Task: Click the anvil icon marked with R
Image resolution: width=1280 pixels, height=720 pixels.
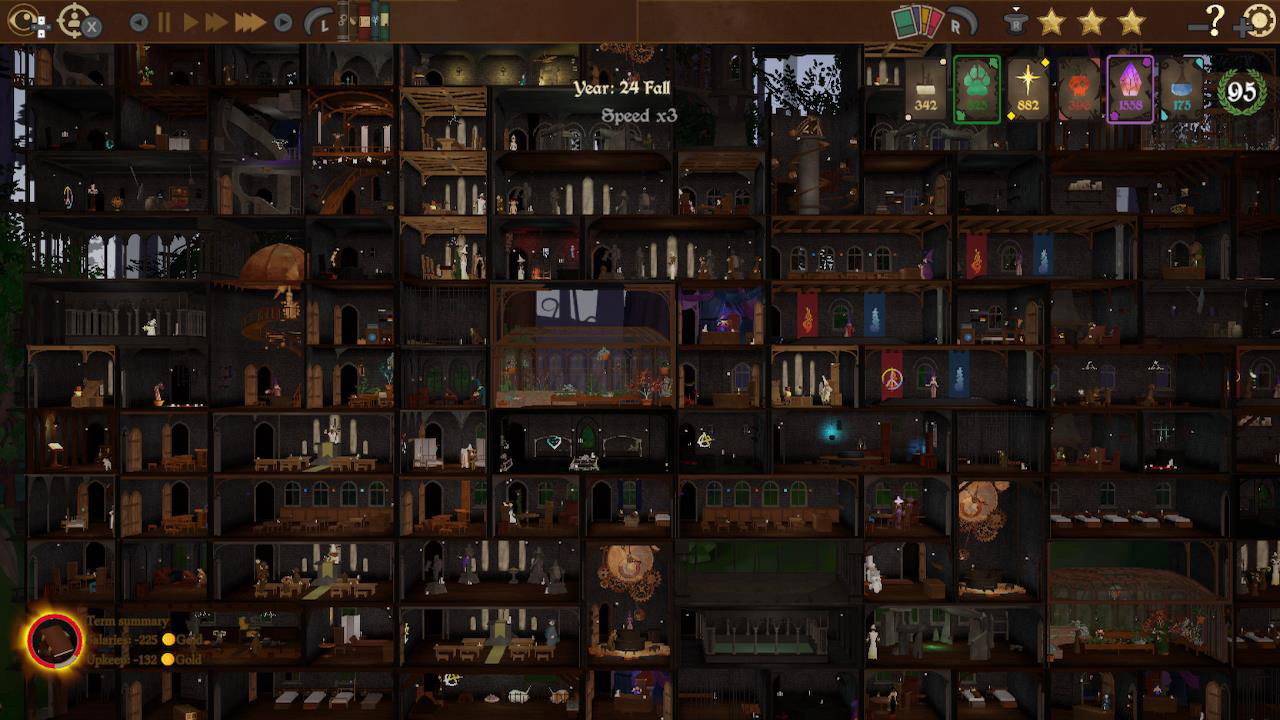Action: tap(1016, 24)
